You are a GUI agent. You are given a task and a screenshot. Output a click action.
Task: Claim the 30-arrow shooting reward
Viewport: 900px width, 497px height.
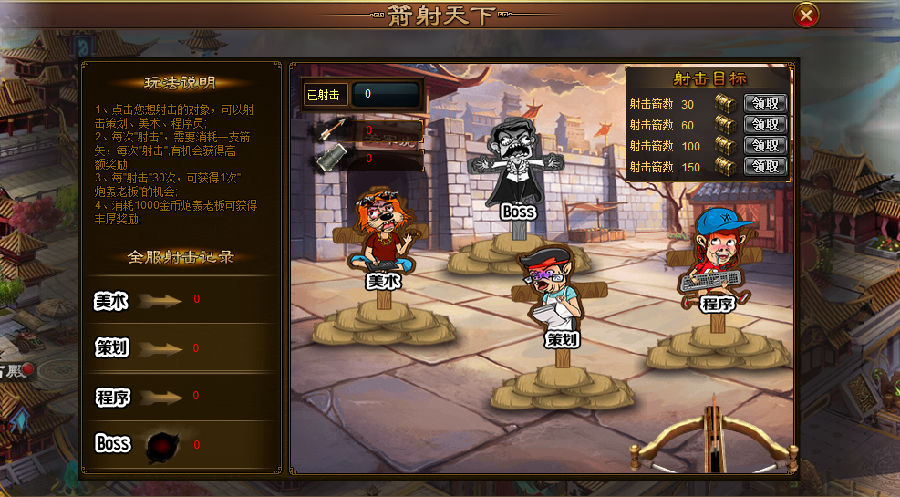point(766,104)
